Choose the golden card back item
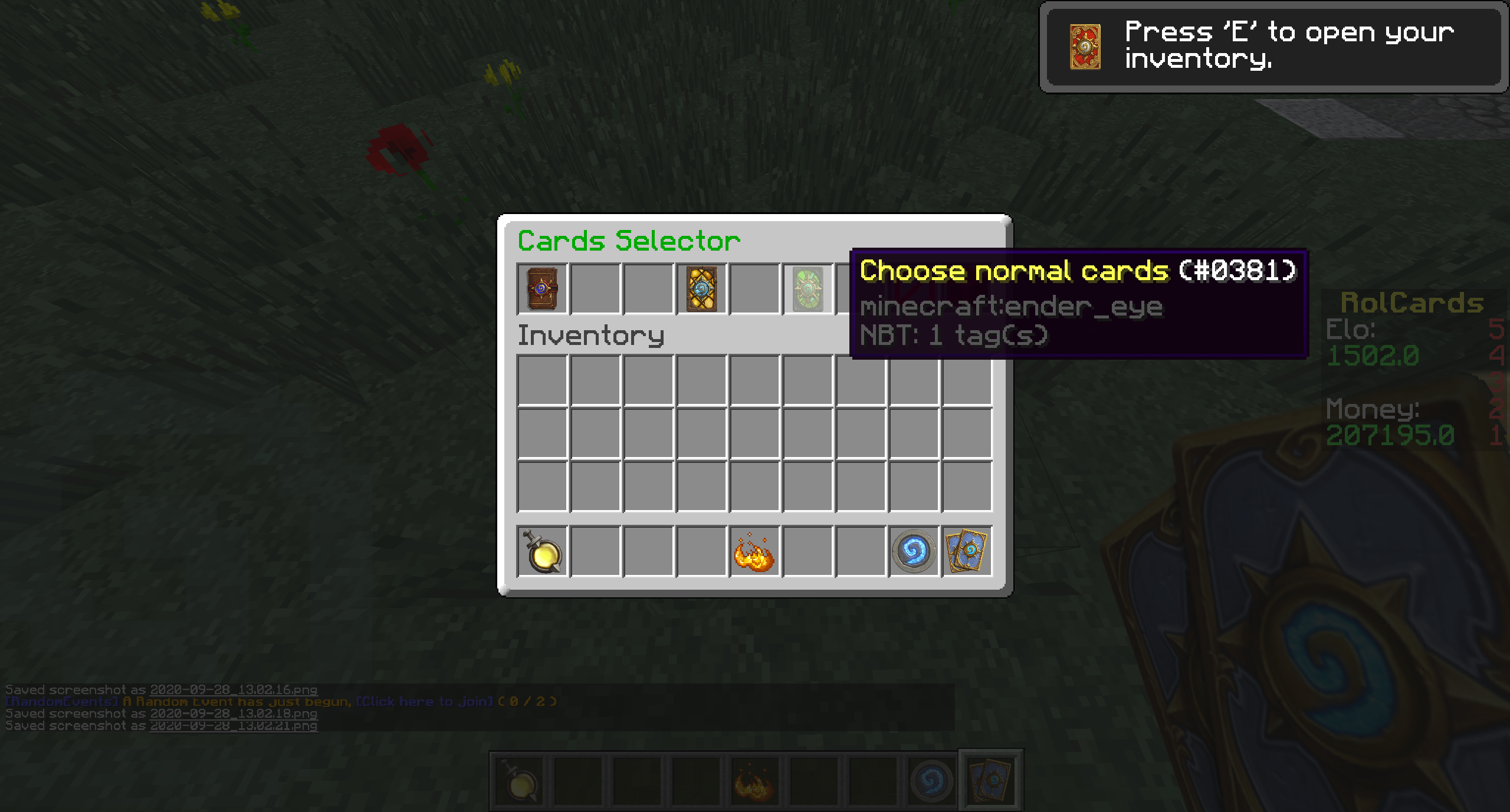This screenshot has width=1510, height=812. pyautogui.click(x=701, y=288)
